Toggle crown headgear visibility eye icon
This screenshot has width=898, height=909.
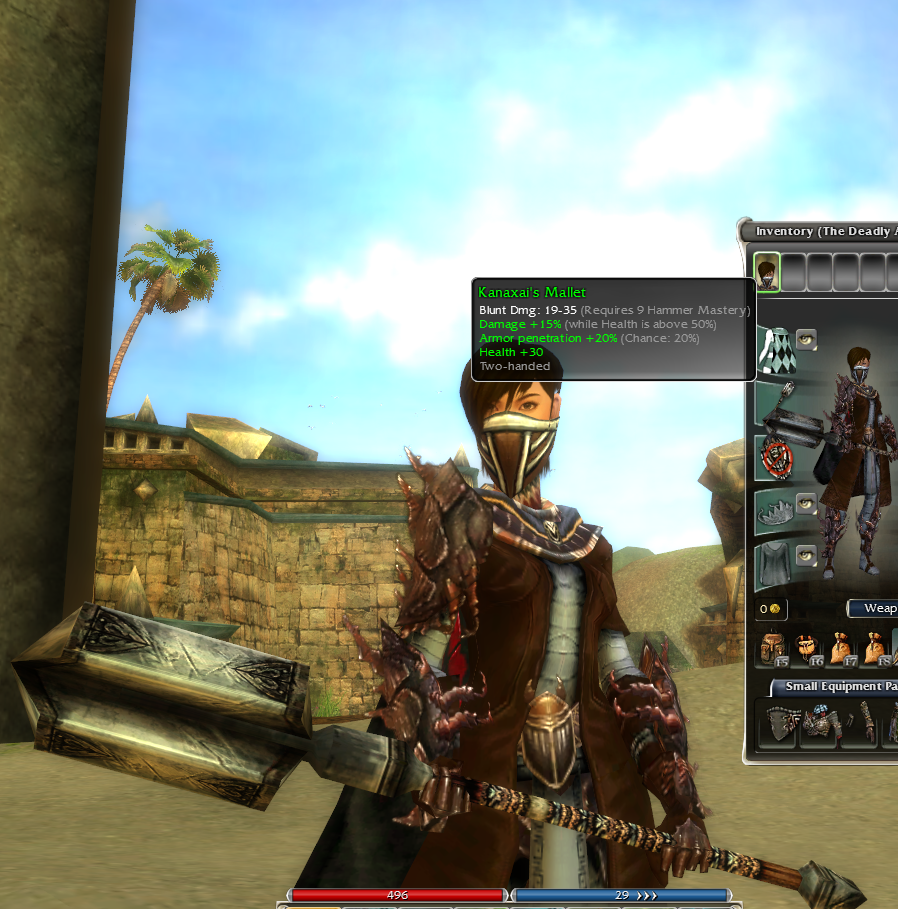[805, 502]
